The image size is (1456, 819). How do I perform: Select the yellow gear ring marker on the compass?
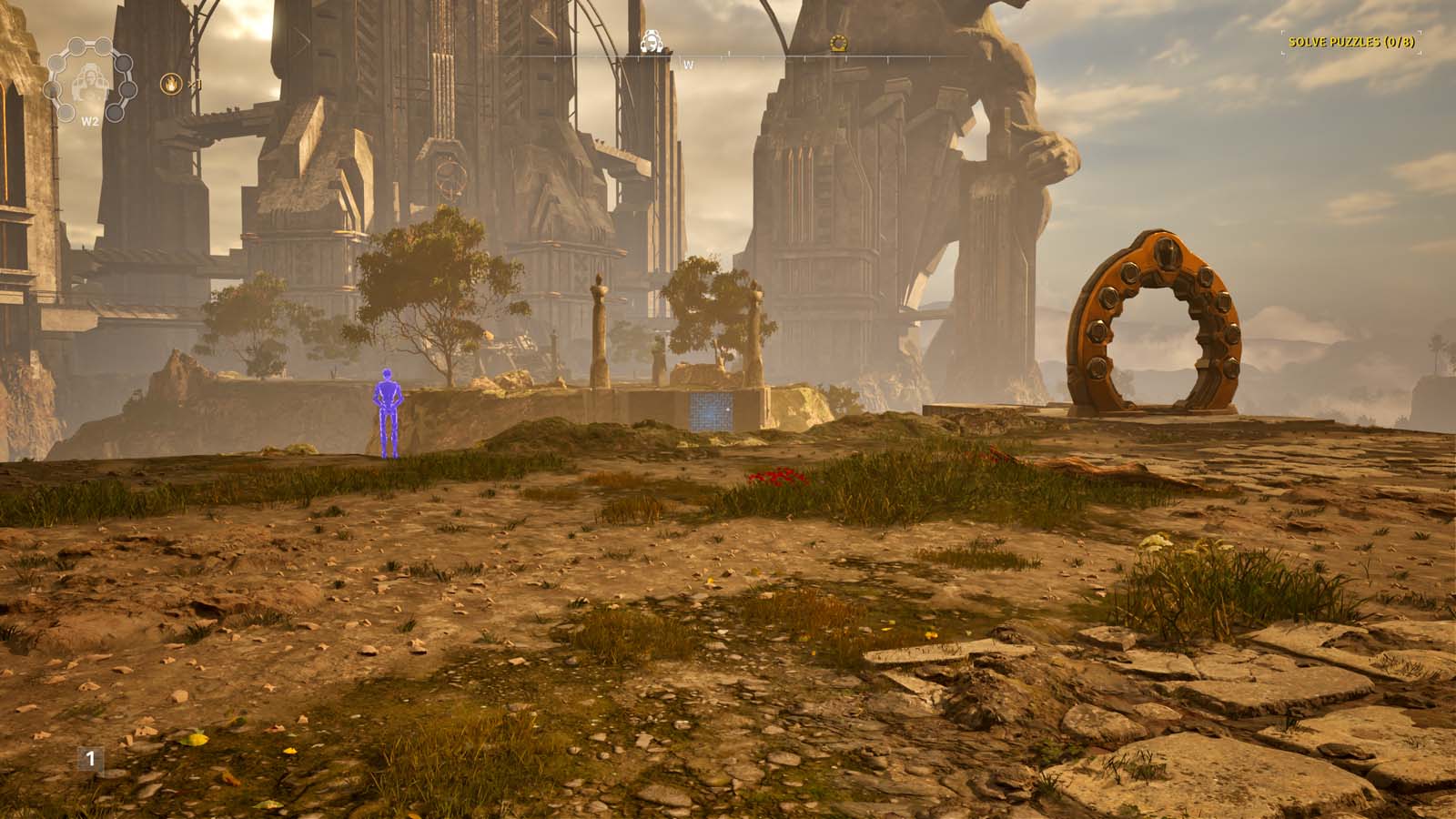pos(838,43)
